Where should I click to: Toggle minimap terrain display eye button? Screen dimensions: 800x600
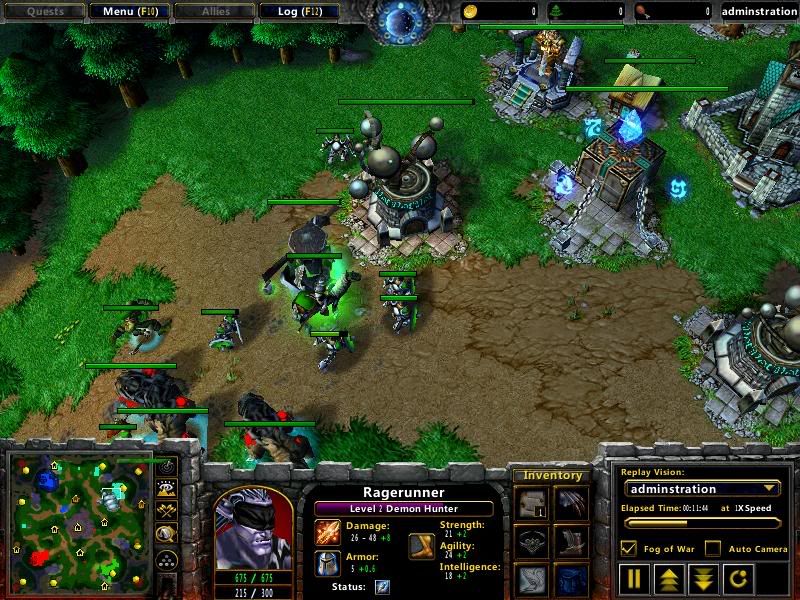coord(167,489)
